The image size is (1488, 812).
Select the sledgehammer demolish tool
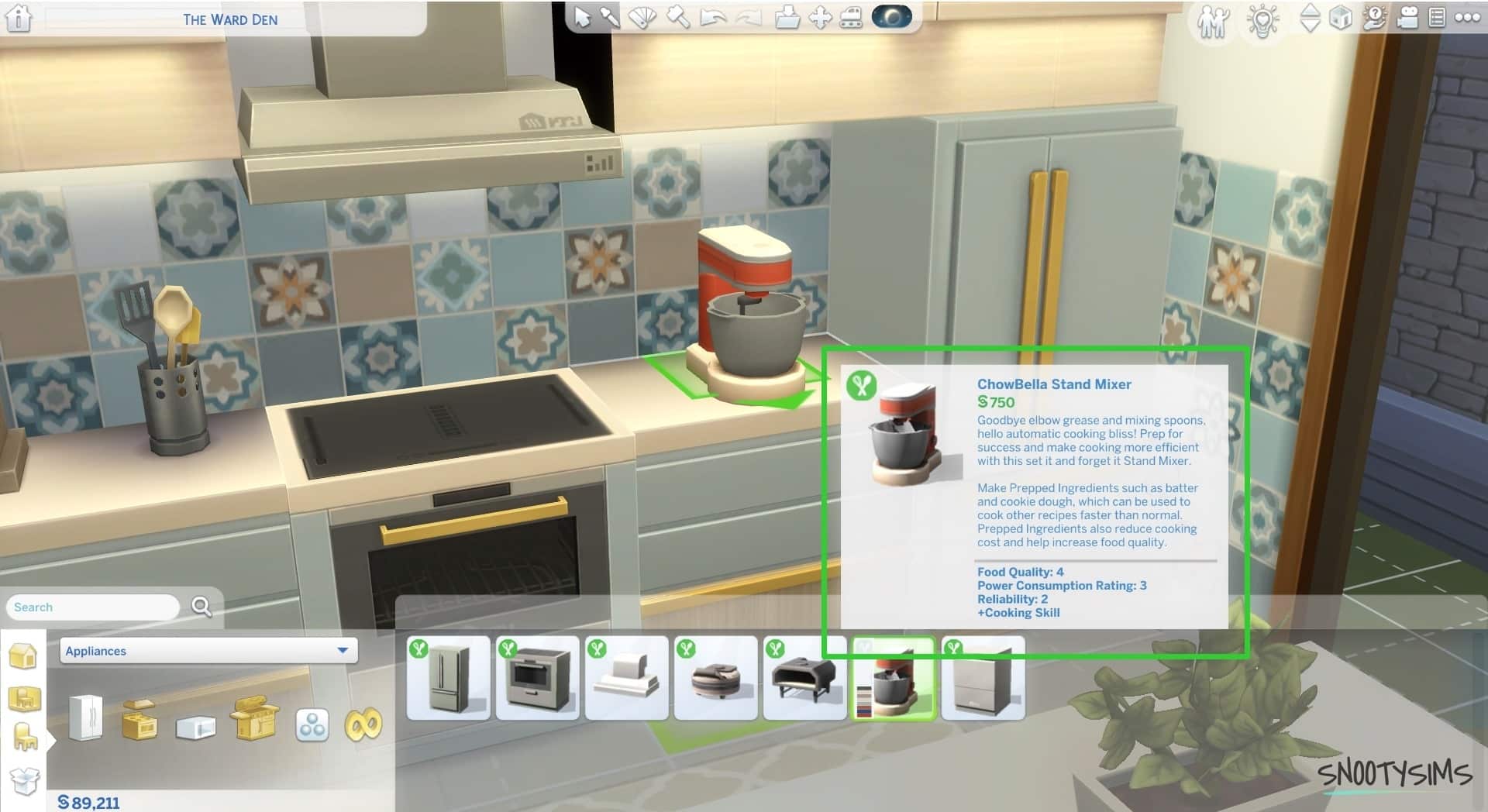click(x=677, y=17)
